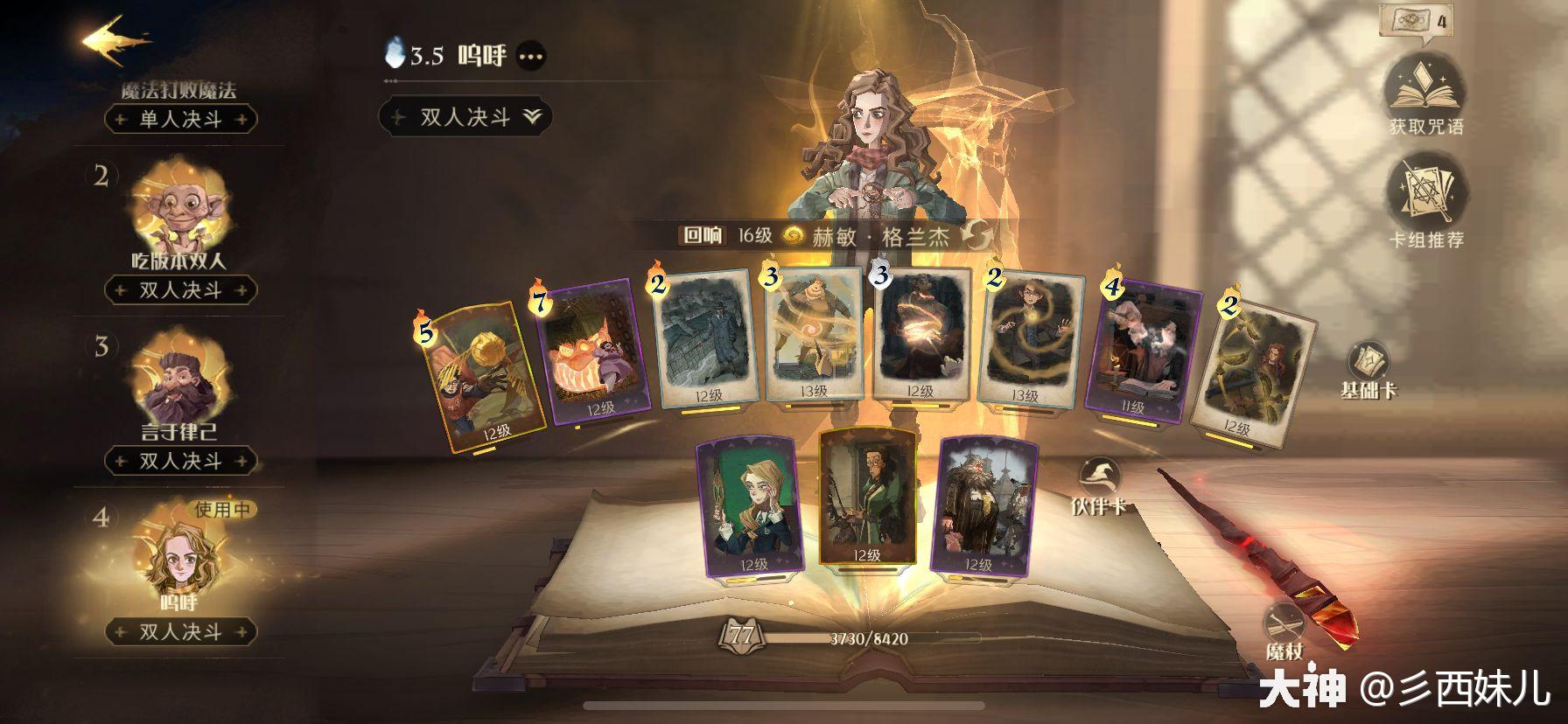Toggle the echo swap icon beside 赫敏·格兰杰

click(977, 235)
